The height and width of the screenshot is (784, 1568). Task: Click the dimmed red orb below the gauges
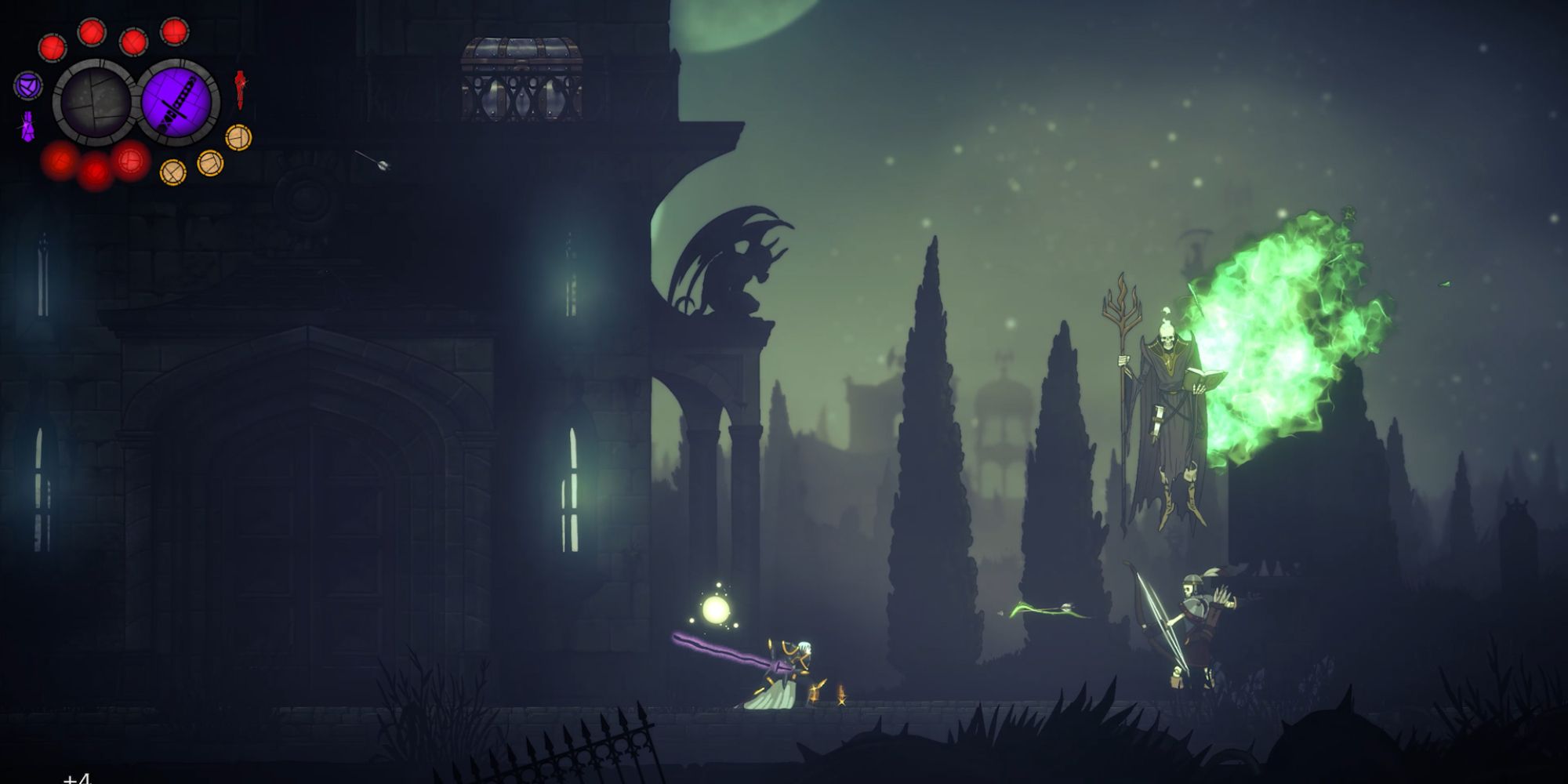(60, 163)
